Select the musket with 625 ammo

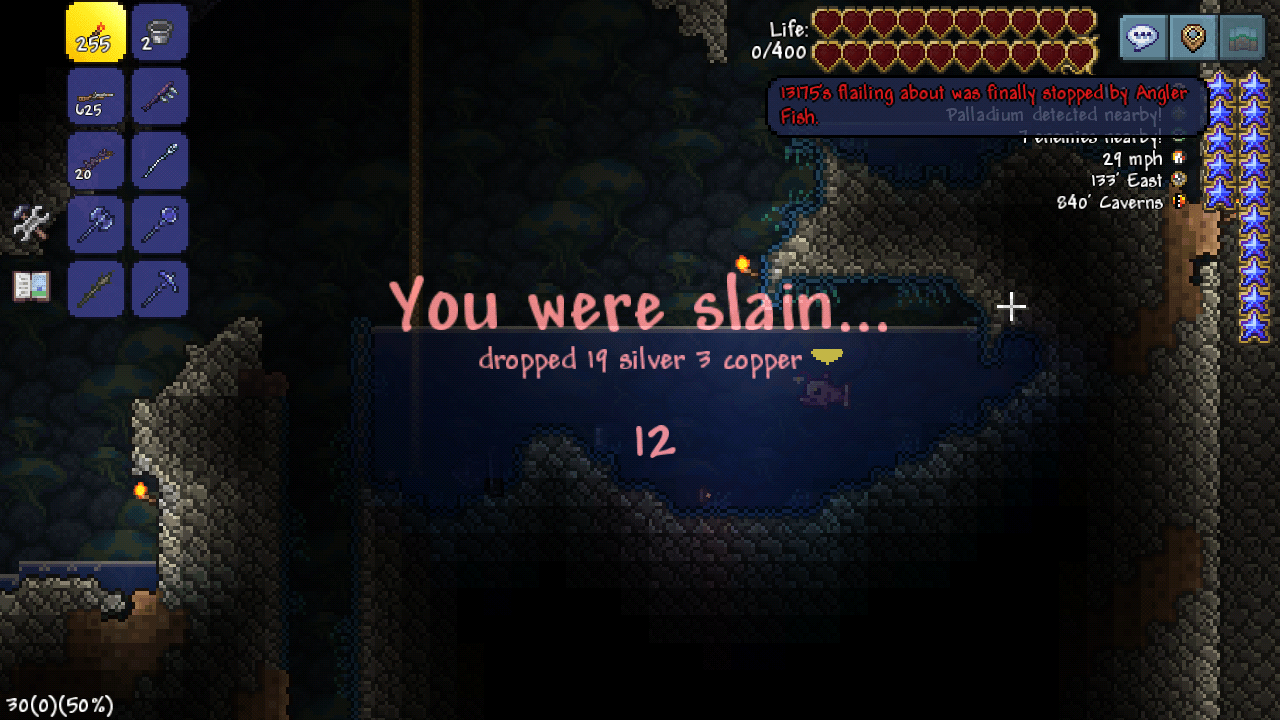click(x=95, y=96)
